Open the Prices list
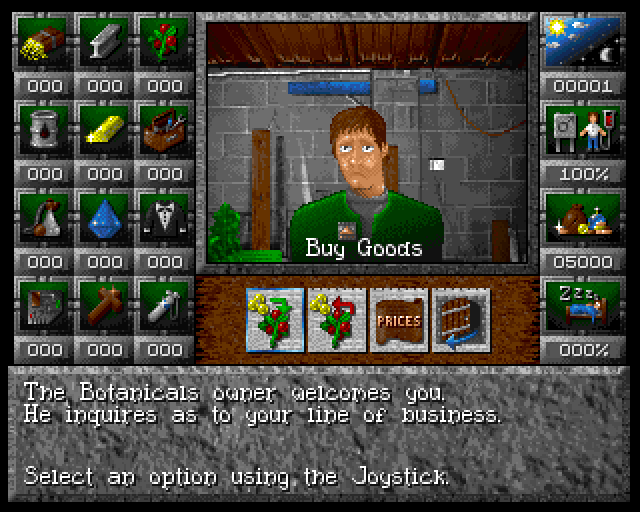The height and width of the screenshot is (512, 640). tap(398, 319)
